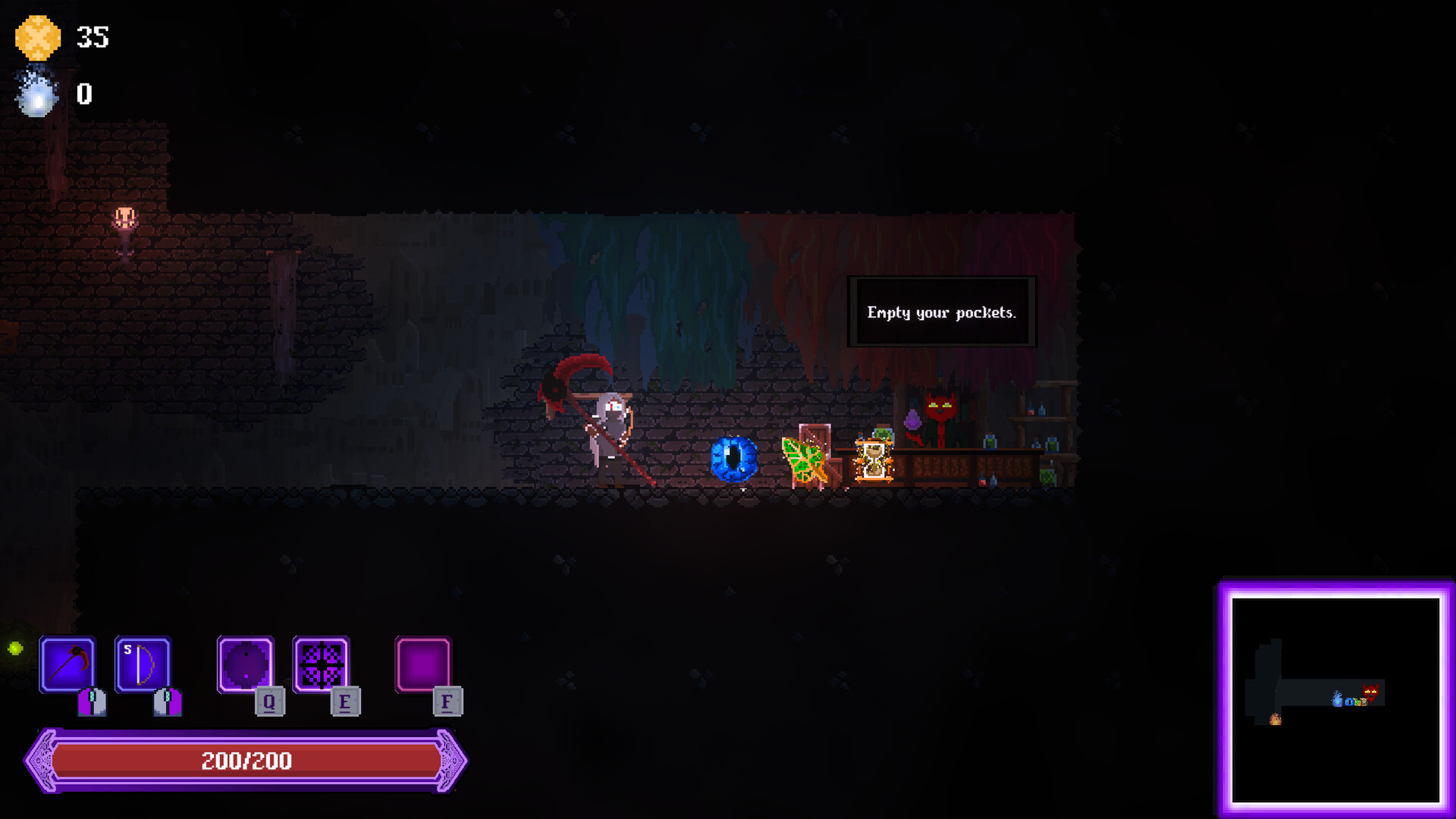Click the green hourglass shop item
Screen dimensions: 1456x819
874,459
